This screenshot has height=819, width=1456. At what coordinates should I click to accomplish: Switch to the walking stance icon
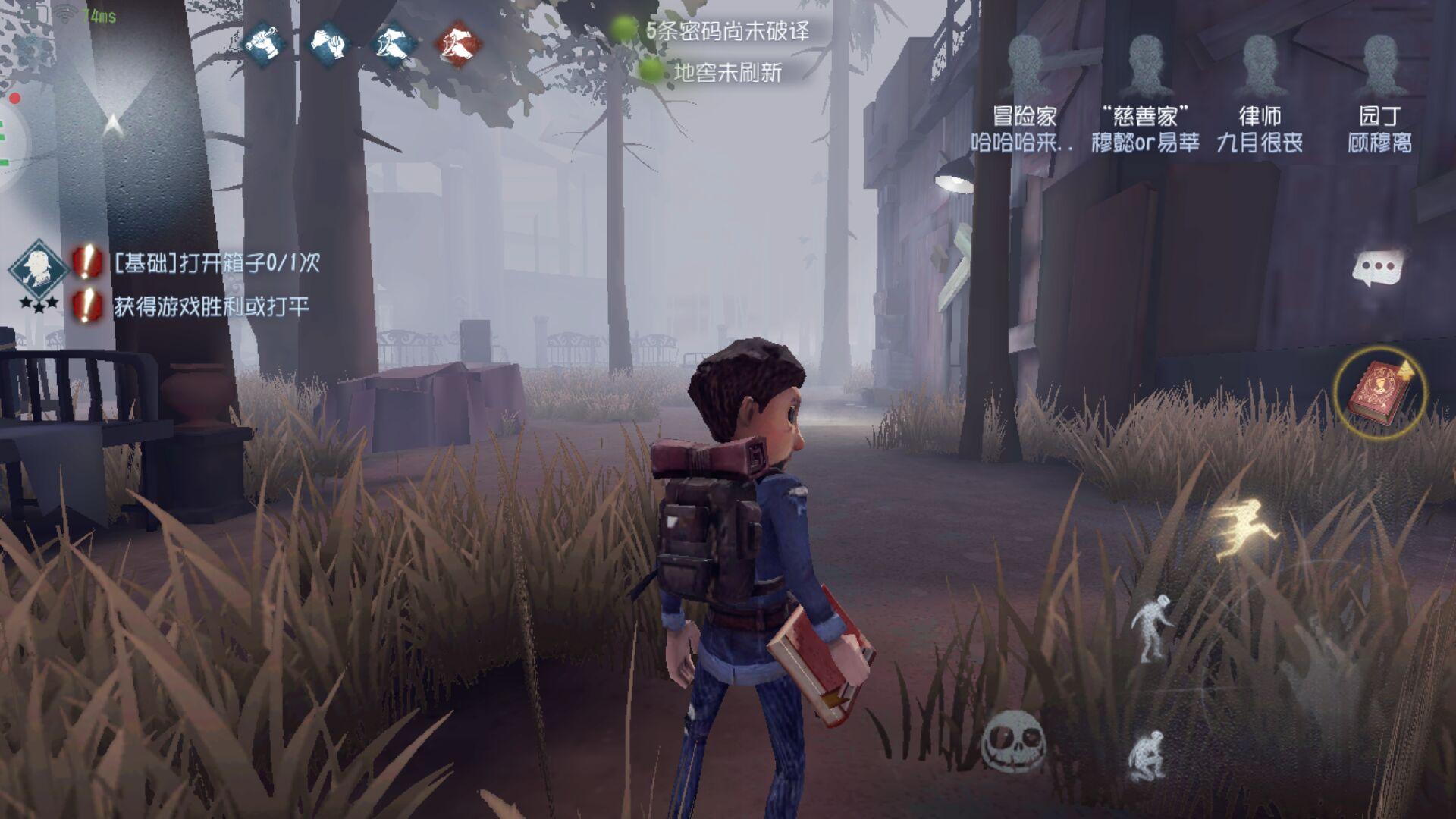pos(1152,626)
